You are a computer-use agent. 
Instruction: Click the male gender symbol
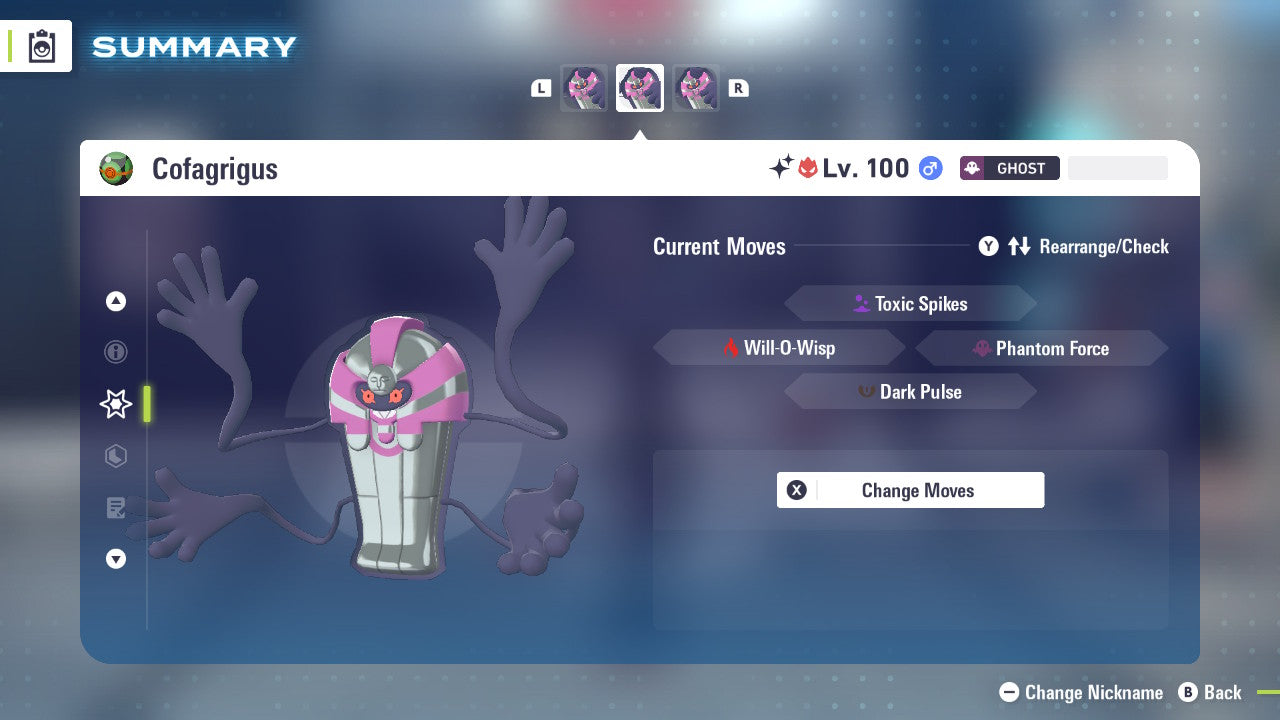(930, 168)
